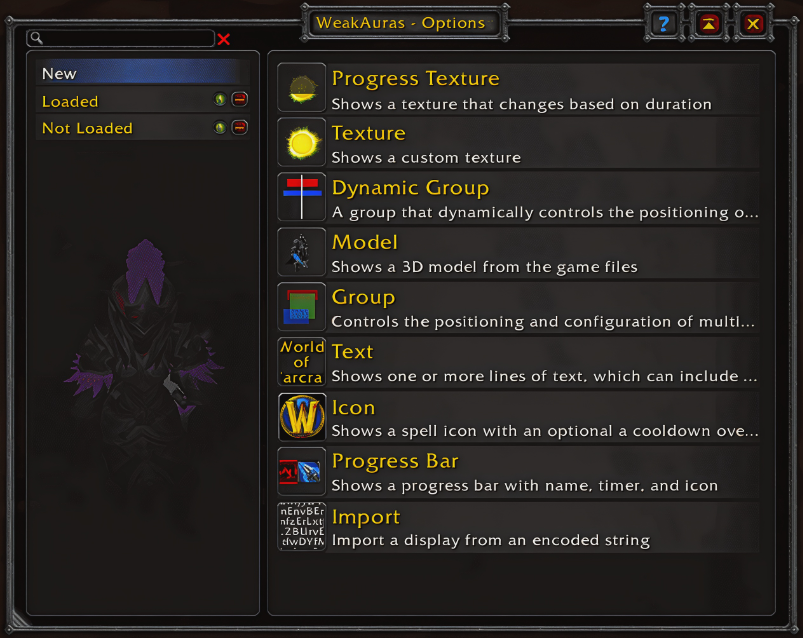Viewport: 803px width, 638px height.
Task: Create a Dynamic Group
Action: click(518, 198)
